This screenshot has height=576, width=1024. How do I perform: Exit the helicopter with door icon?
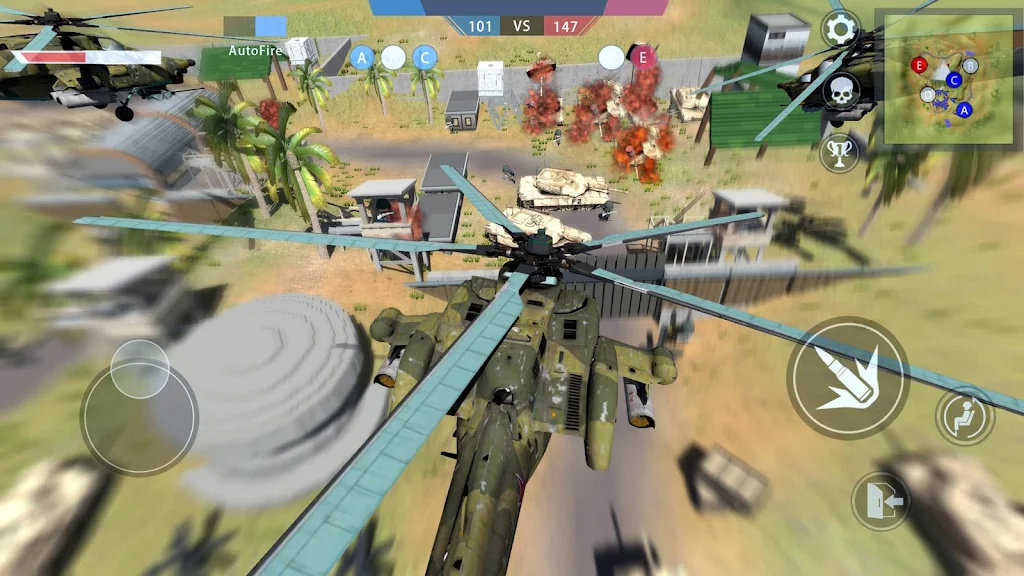(x=881, y=500)
